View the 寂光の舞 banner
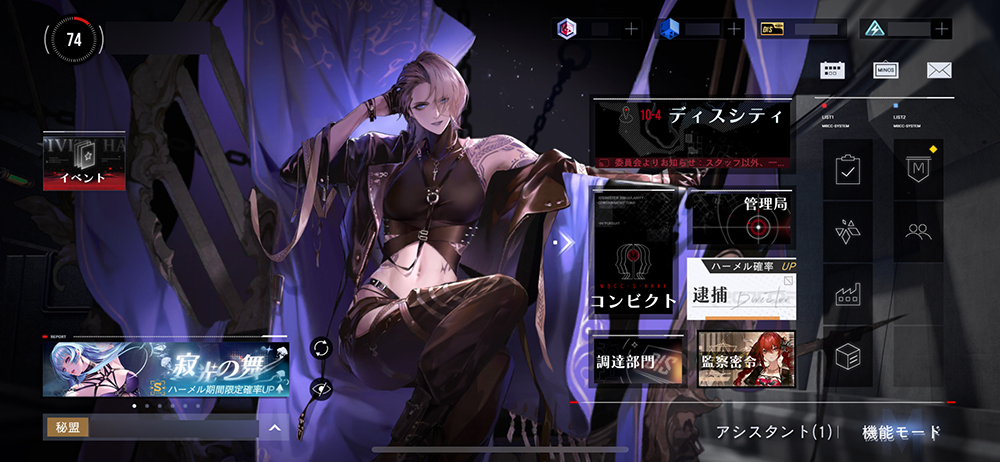 pyautogui.click(x=166, y=369)
